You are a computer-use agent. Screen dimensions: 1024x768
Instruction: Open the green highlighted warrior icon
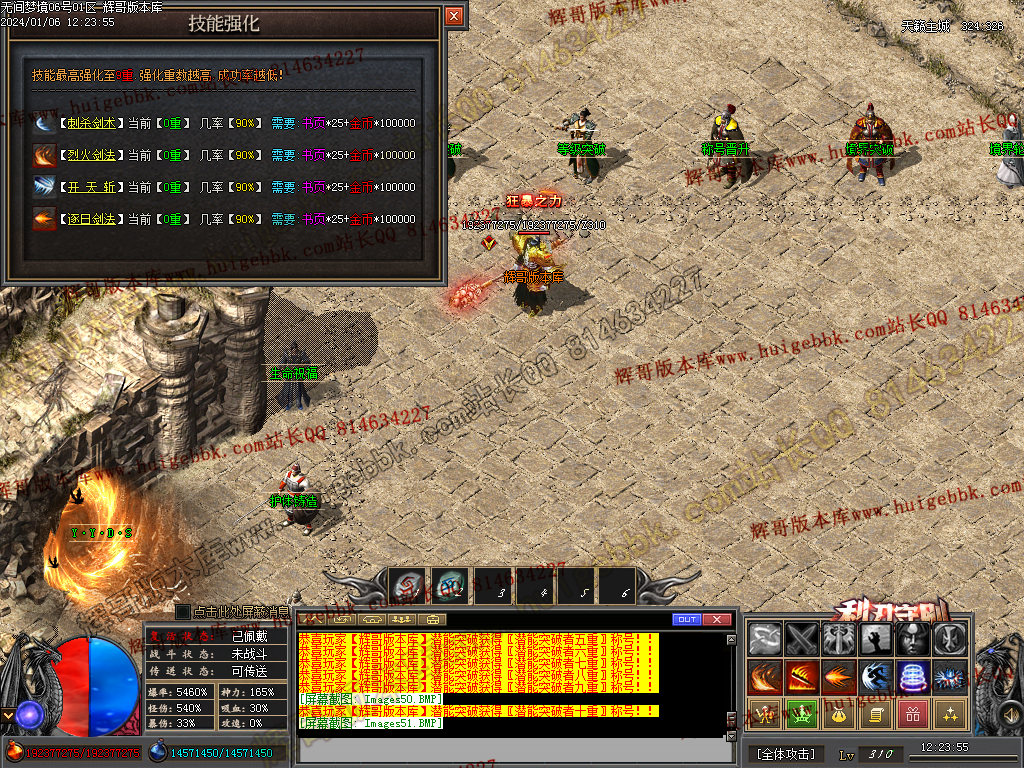(803, 714)
